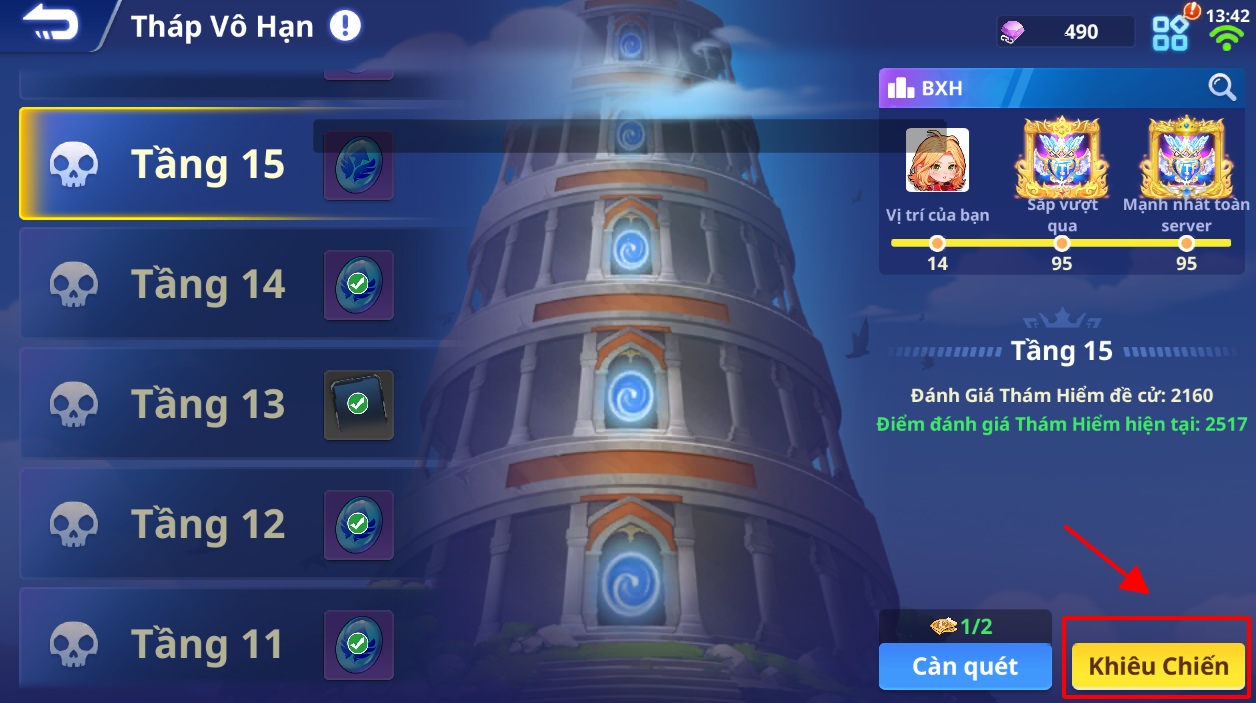View the Tầng 15 reward icon
This screenshot has width=1256, height=703.
tap(358, 165)
